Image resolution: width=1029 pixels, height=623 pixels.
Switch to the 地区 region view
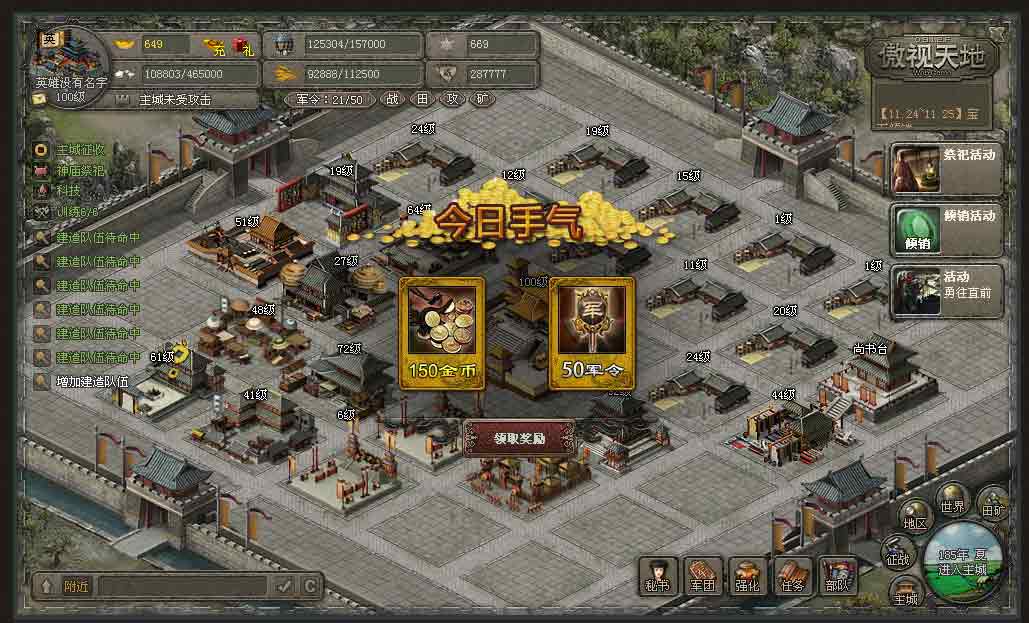(915, 518)
